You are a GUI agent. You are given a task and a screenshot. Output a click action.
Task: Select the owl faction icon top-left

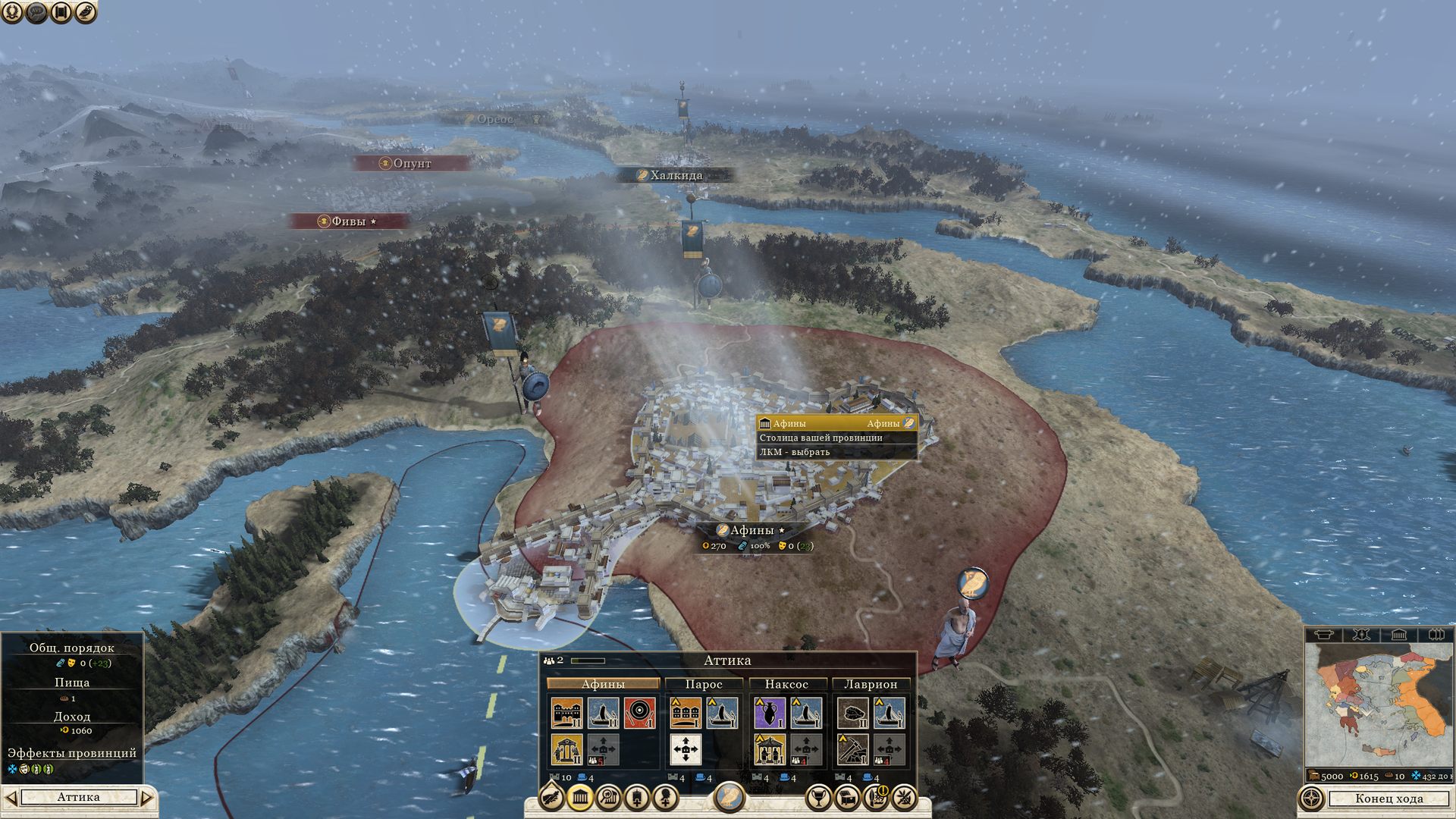(x=85, y=11)
